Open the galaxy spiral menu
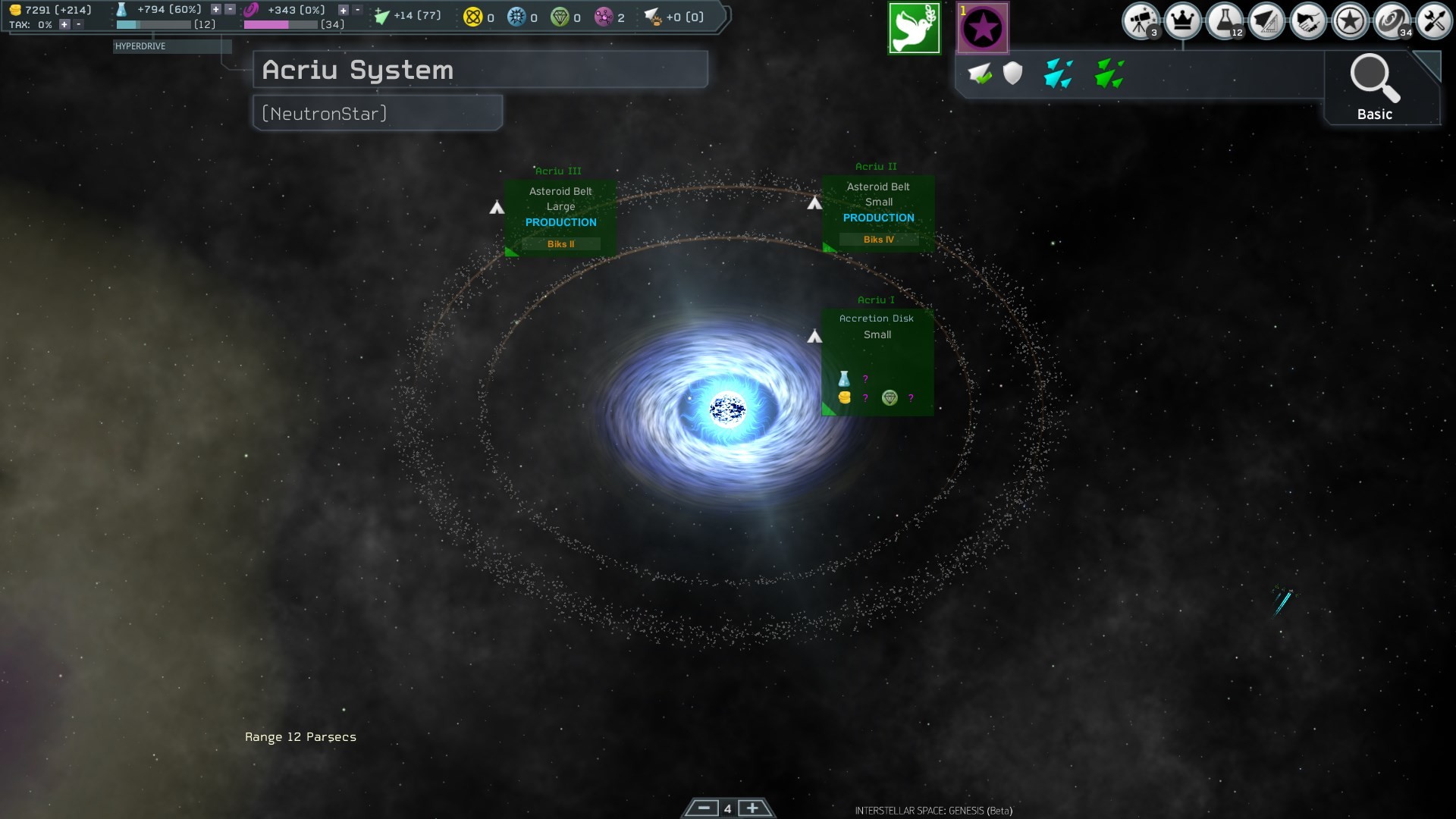Viewport: 1456px width, 819px height. pyautogui.click(x=1391, y=21)
